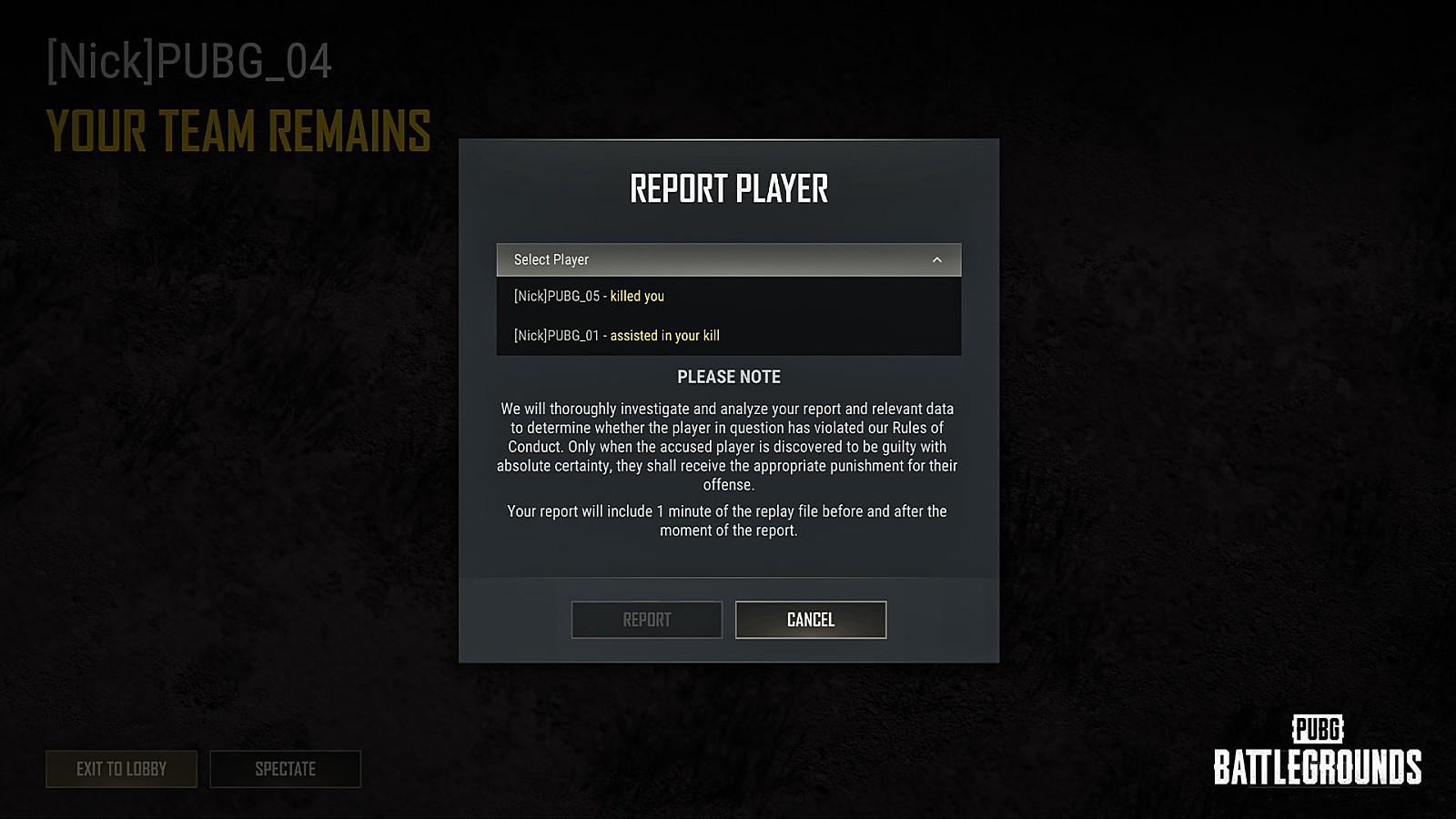Click the PLEASE NOTE heading
Image resolution: width=1456 pixels, height=819 pixels.
(728, 376)
